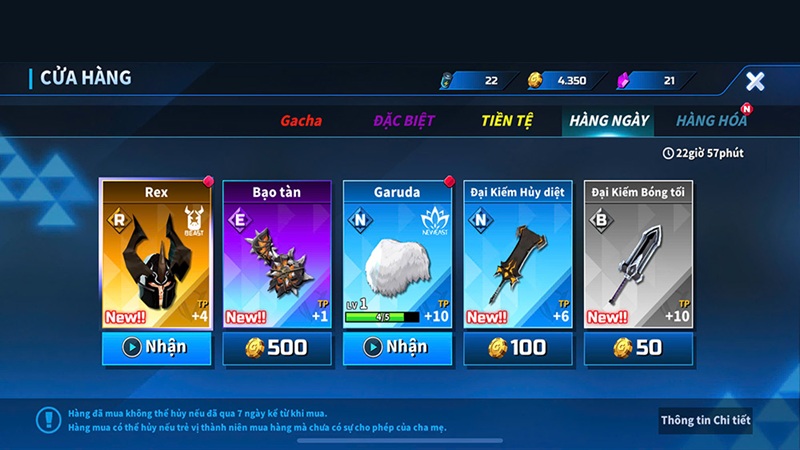Image resolution: width=800 pixels, height=450 pixels.
Task: Buy Đại Kiếm Hủy diệt for 100 coins
Action: pos(518,348)
